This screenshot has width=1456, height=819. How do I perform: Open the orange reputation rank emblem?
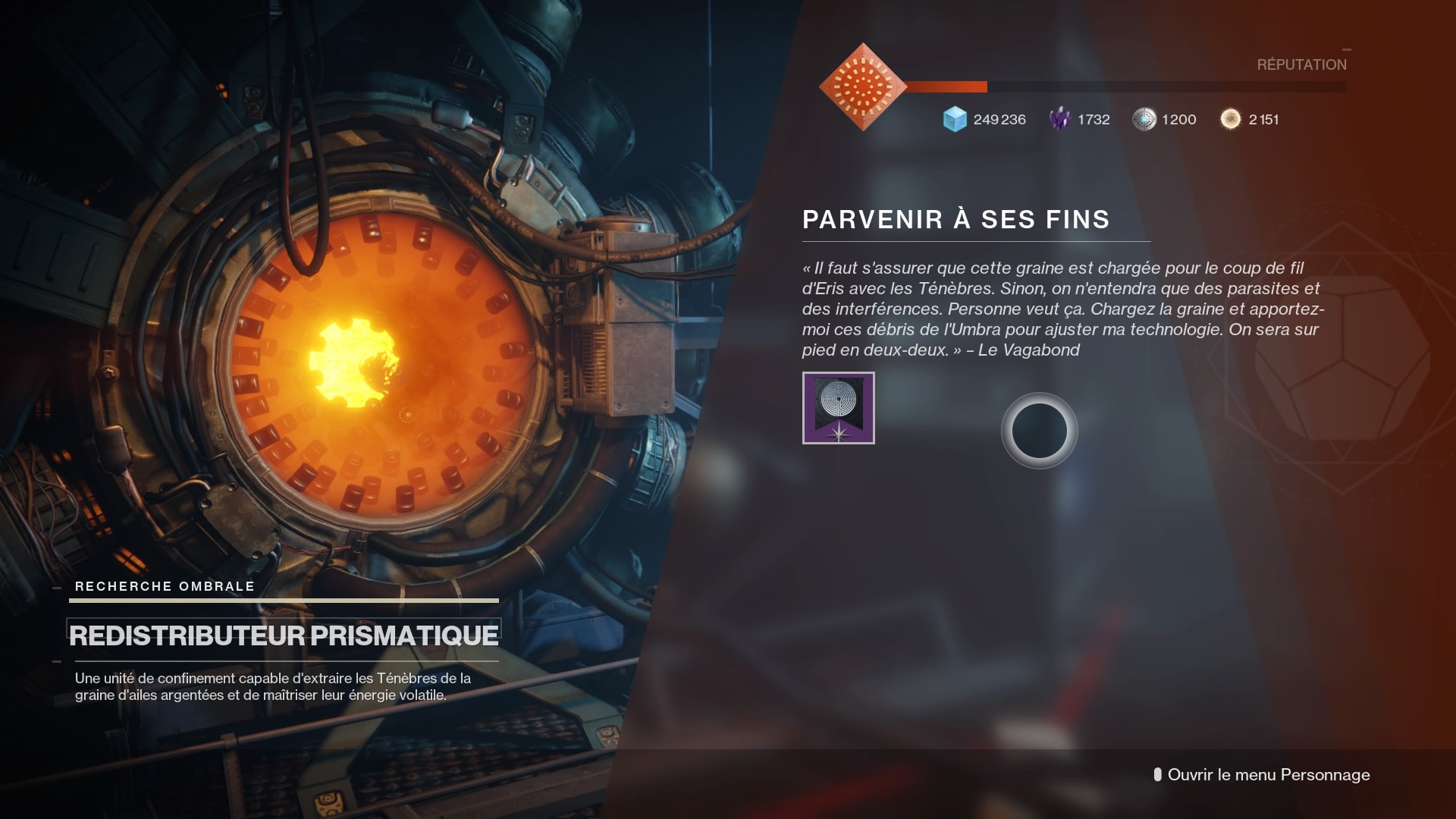click(x=863, y=87)
